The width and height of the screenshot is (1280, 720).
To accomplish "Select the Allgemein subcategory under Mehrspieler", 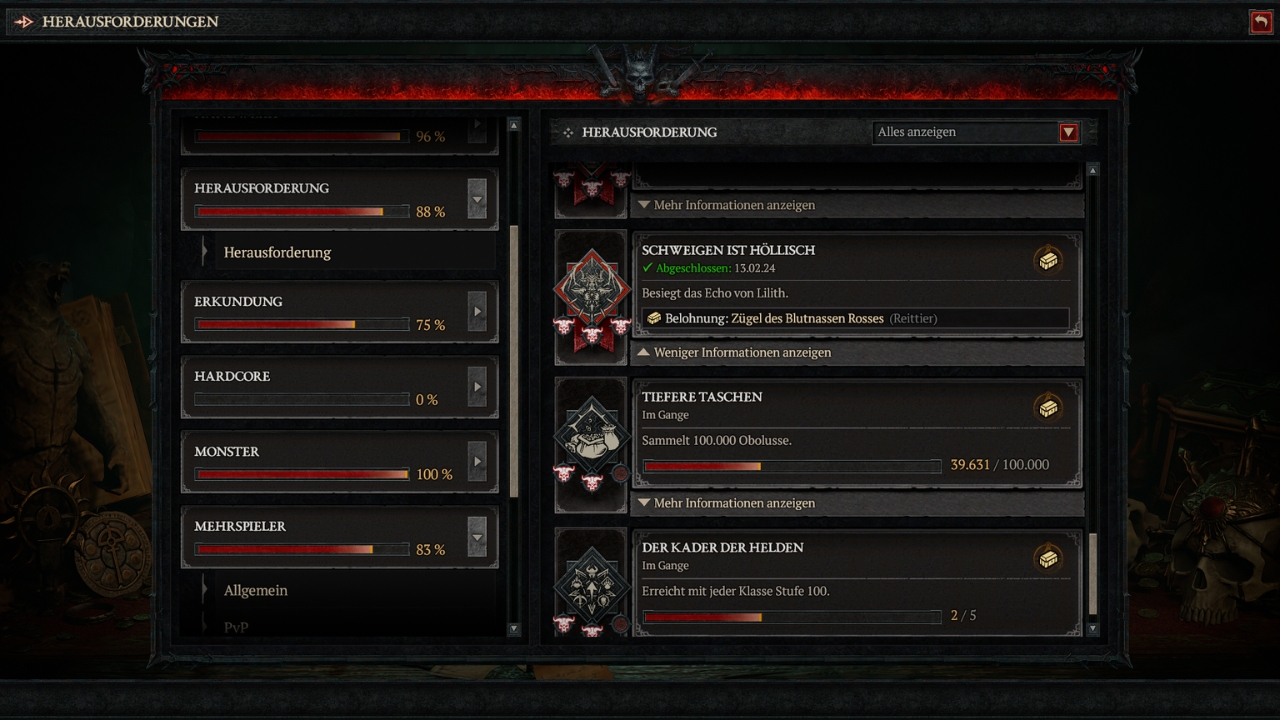I will click(256, 591).
